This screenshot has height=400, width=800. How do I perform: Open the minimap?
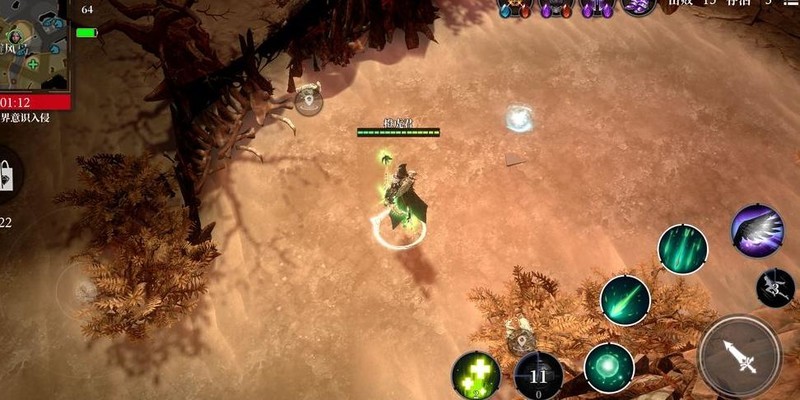point(35,47)
